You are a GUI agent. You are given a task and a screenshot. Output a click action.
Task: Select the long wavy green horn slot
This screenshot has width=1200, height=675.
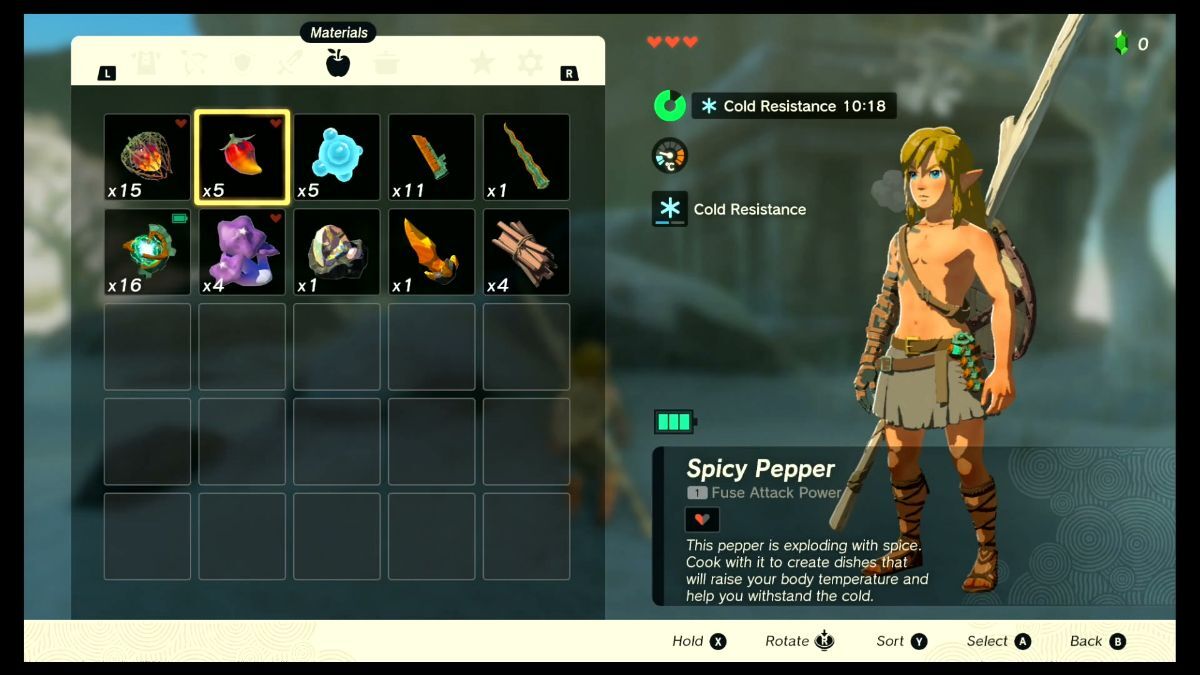tap(526, 157)
